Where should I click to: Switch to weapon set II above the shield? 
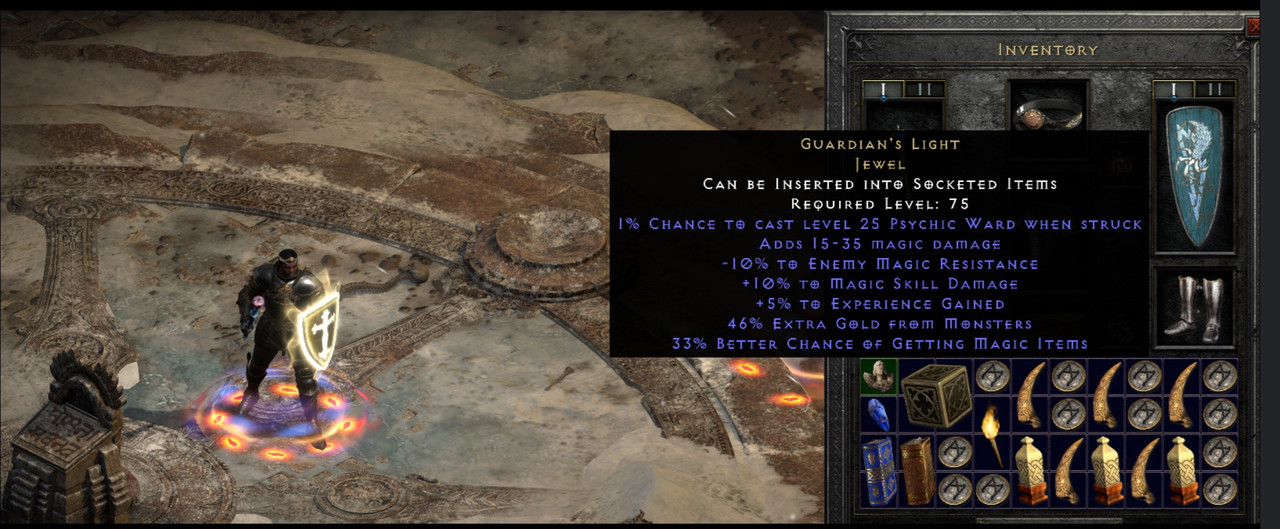tap(1216, 90)
